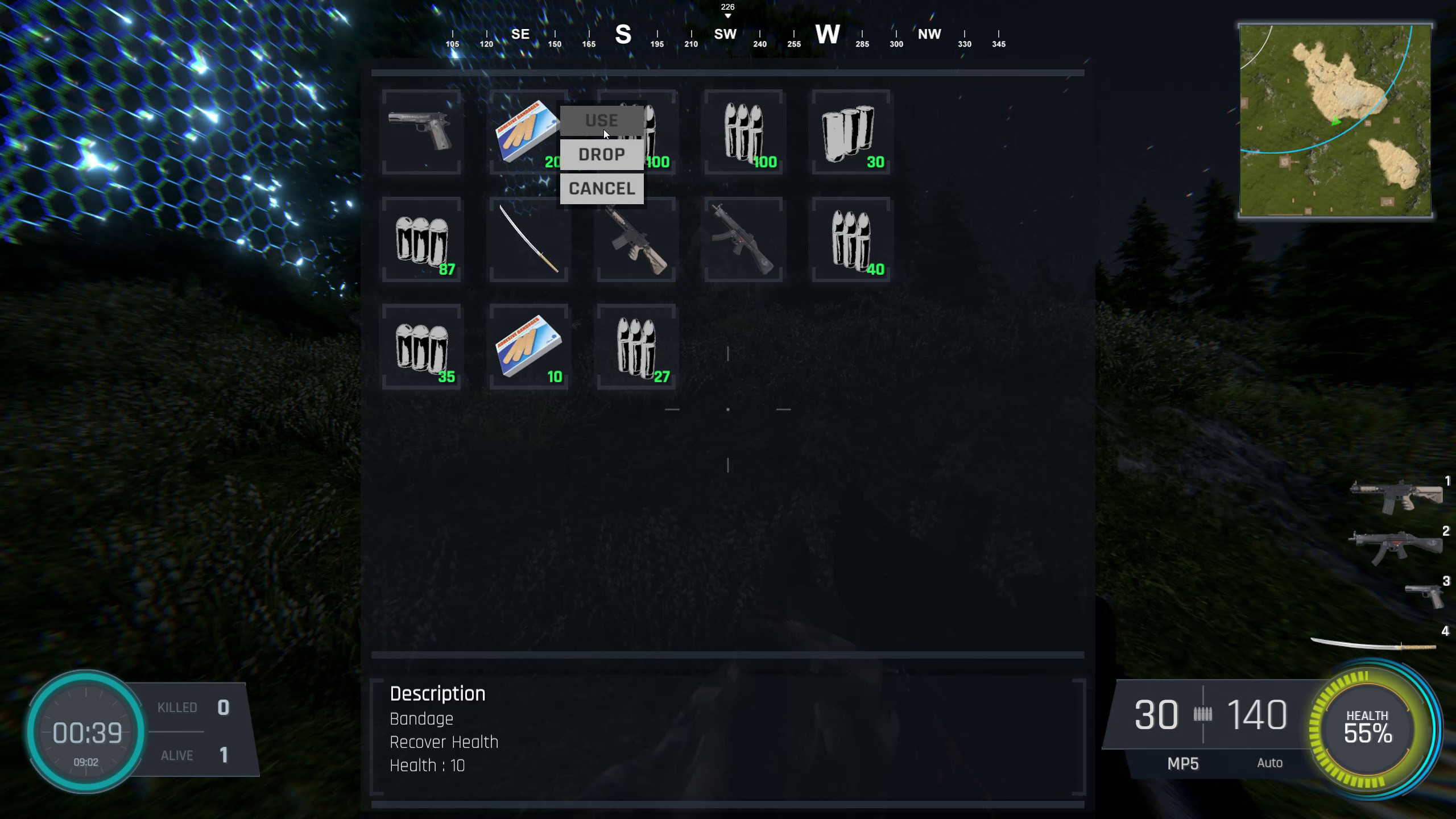The image size is (1456, 819).
Task: Select the assault rifle in the inventory
Action: point(635,239)
